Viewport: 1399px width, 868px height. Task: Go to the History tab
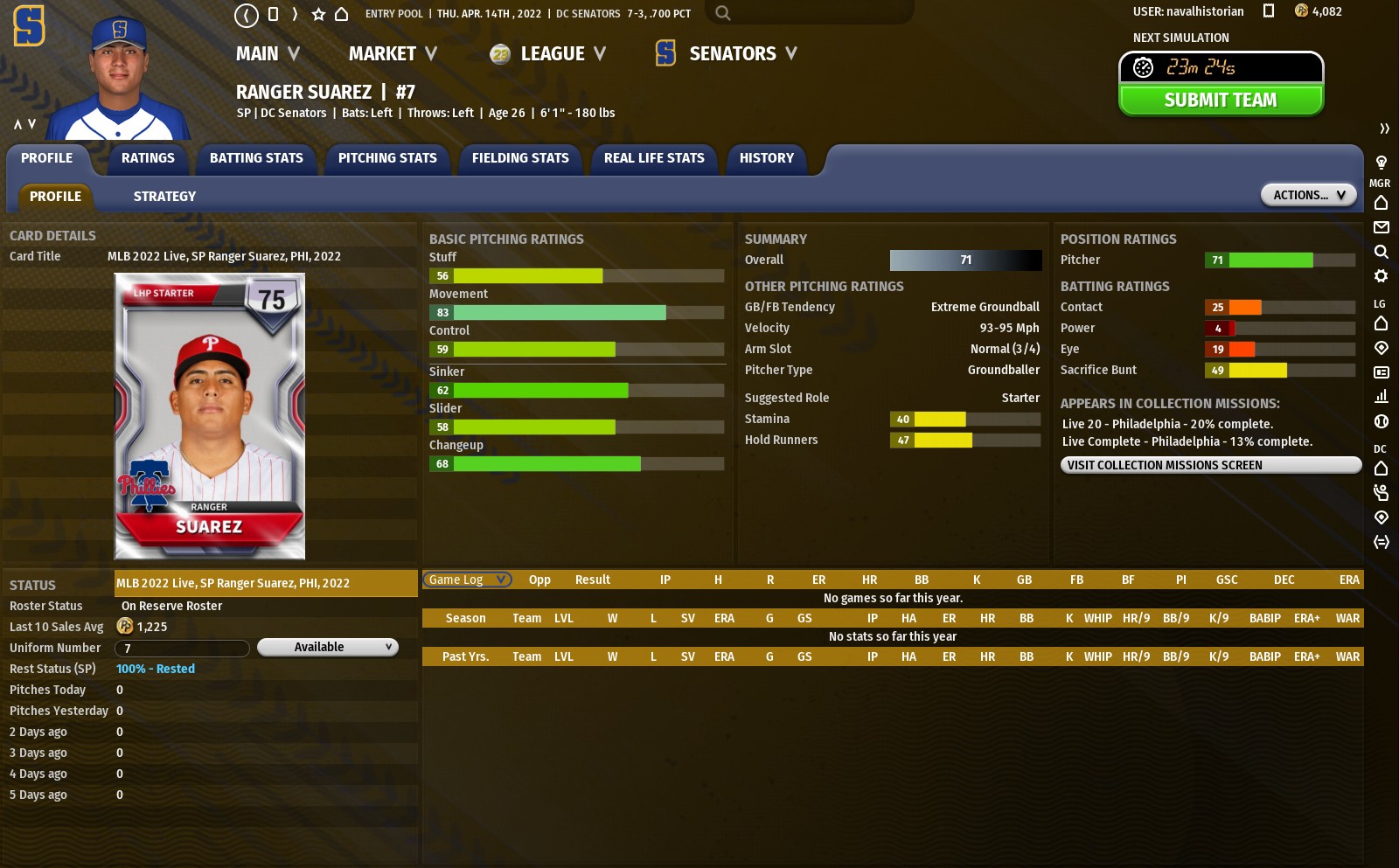point(767,158)
